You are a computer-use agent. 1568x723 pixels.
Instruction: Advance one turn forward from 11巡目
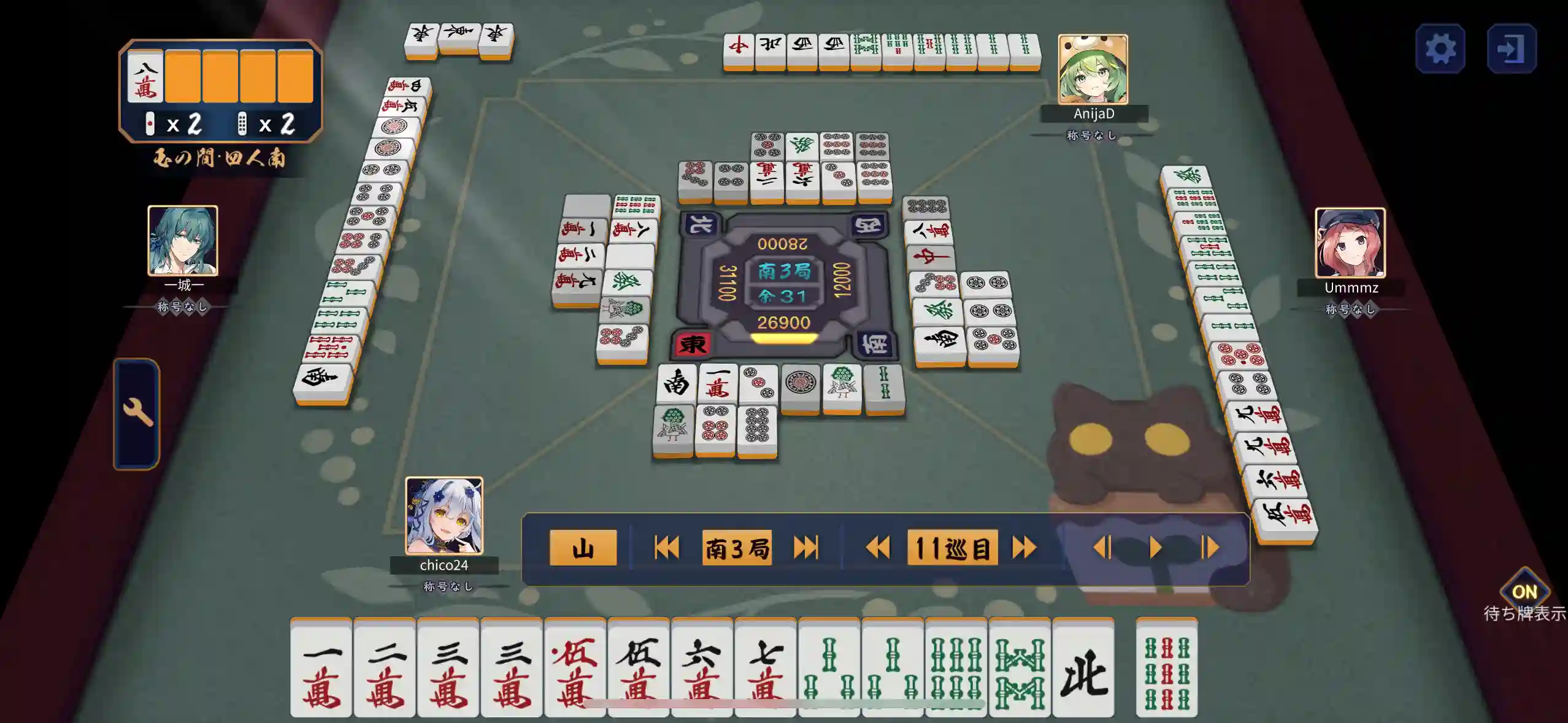pyautogui.click(x=1028, y=548)
